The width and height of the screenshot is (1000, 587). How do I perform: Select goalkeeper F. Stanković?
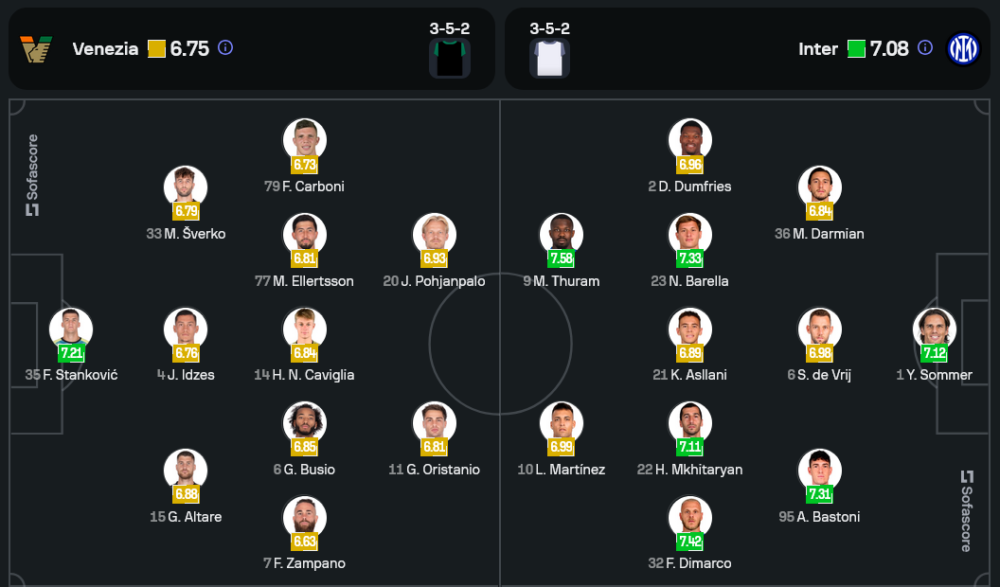point(71,330)
